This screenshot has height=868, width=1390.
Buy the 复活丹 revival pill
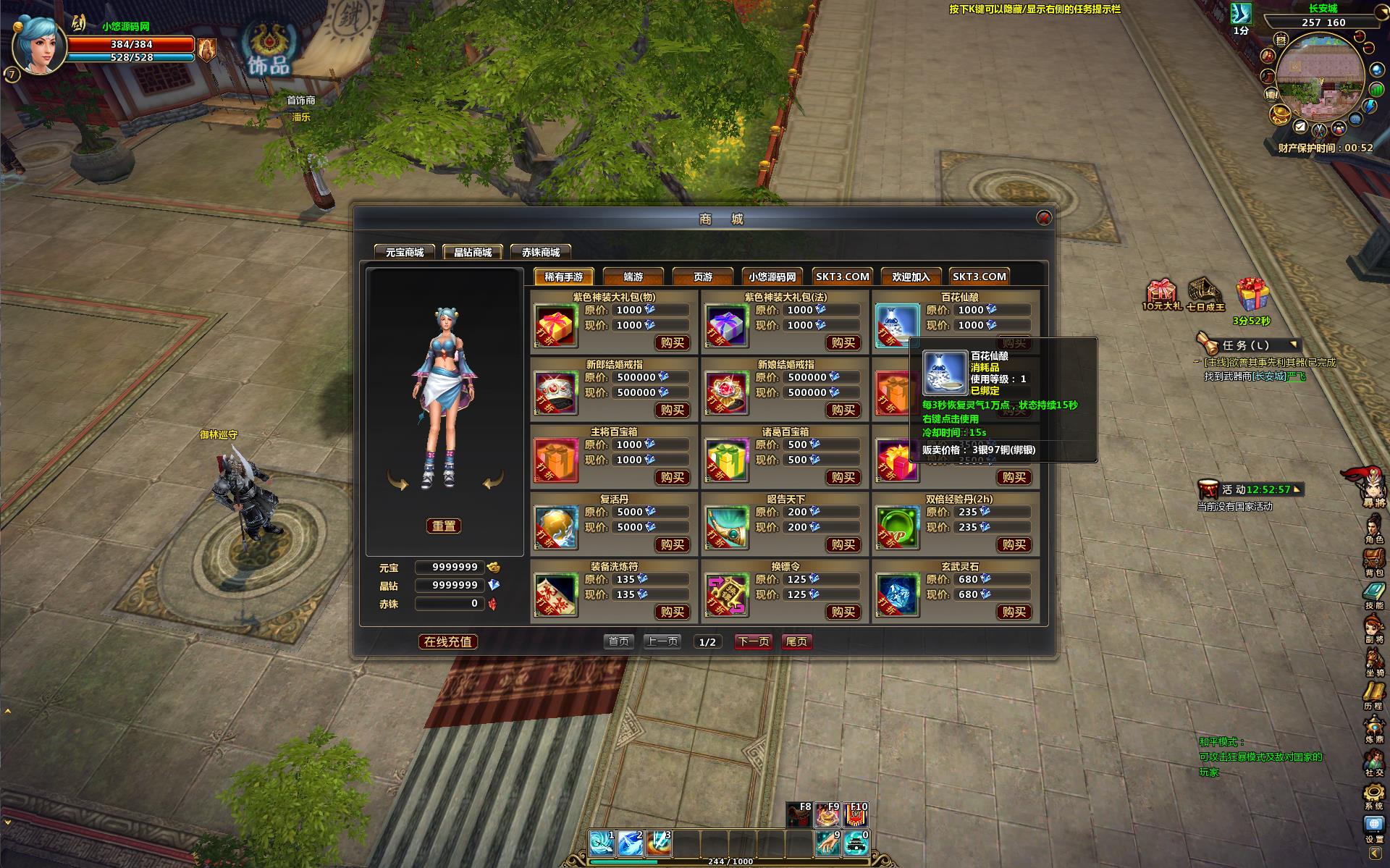pyautogui.click(x=672, y=544)
